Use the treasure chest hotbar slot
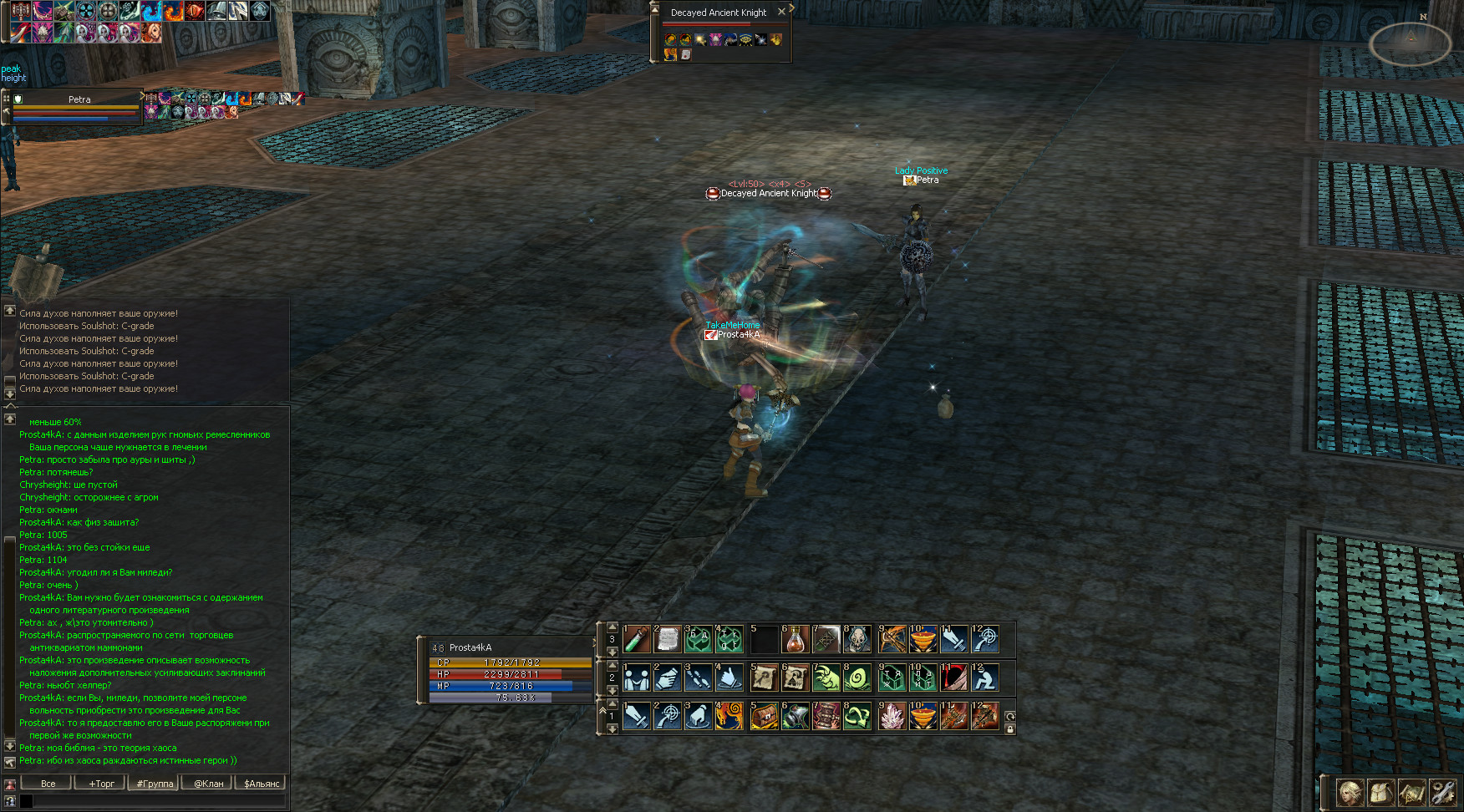 764,717
